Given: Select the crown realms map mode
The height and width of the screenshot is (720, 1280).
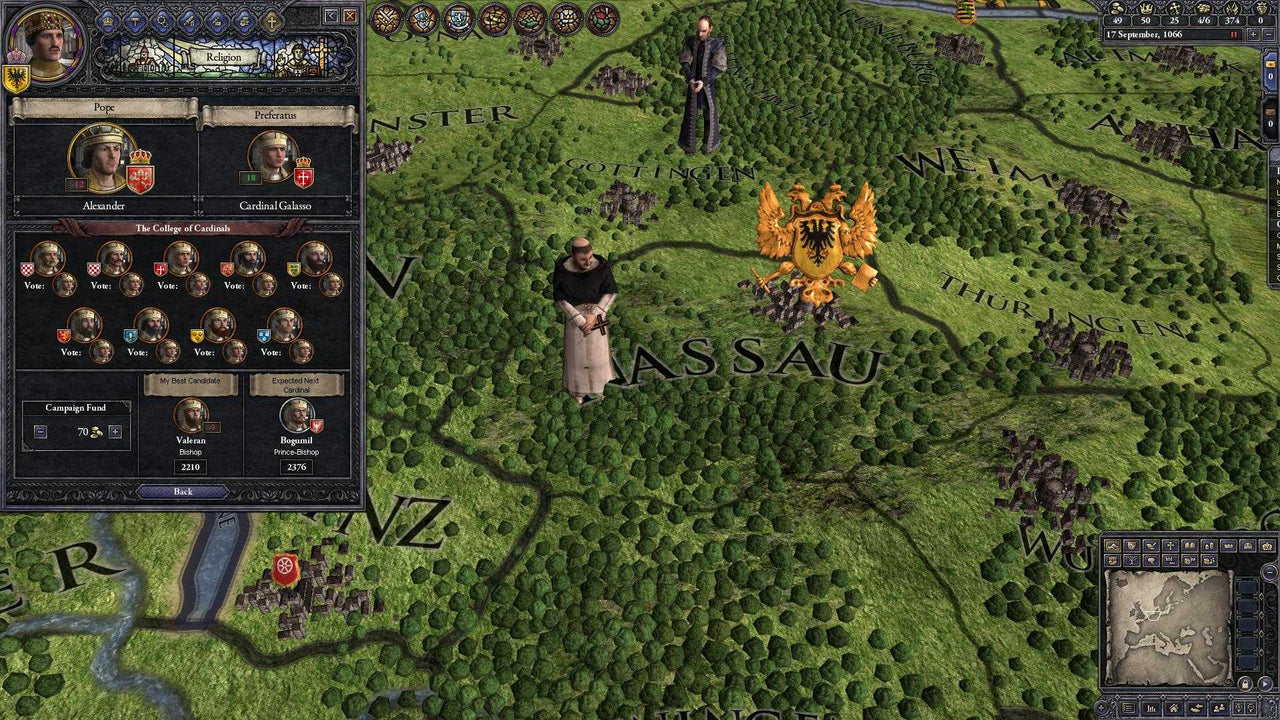Looking at the screenshot, I should click(1267, 546).
